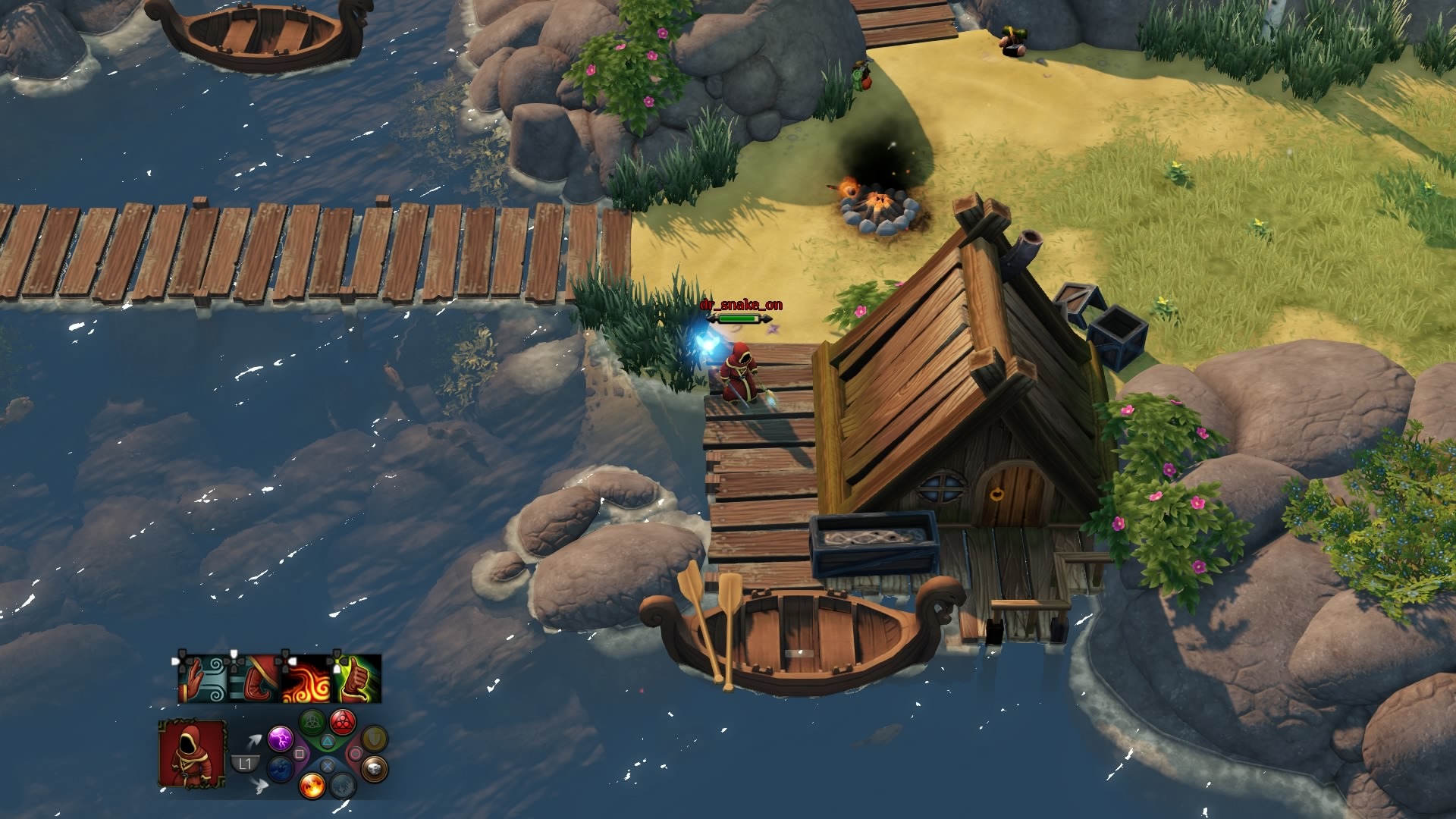Cast the swirling flames Magick
The height and width of the screenshot is (819, 1456).
click(x=306, y=679)
